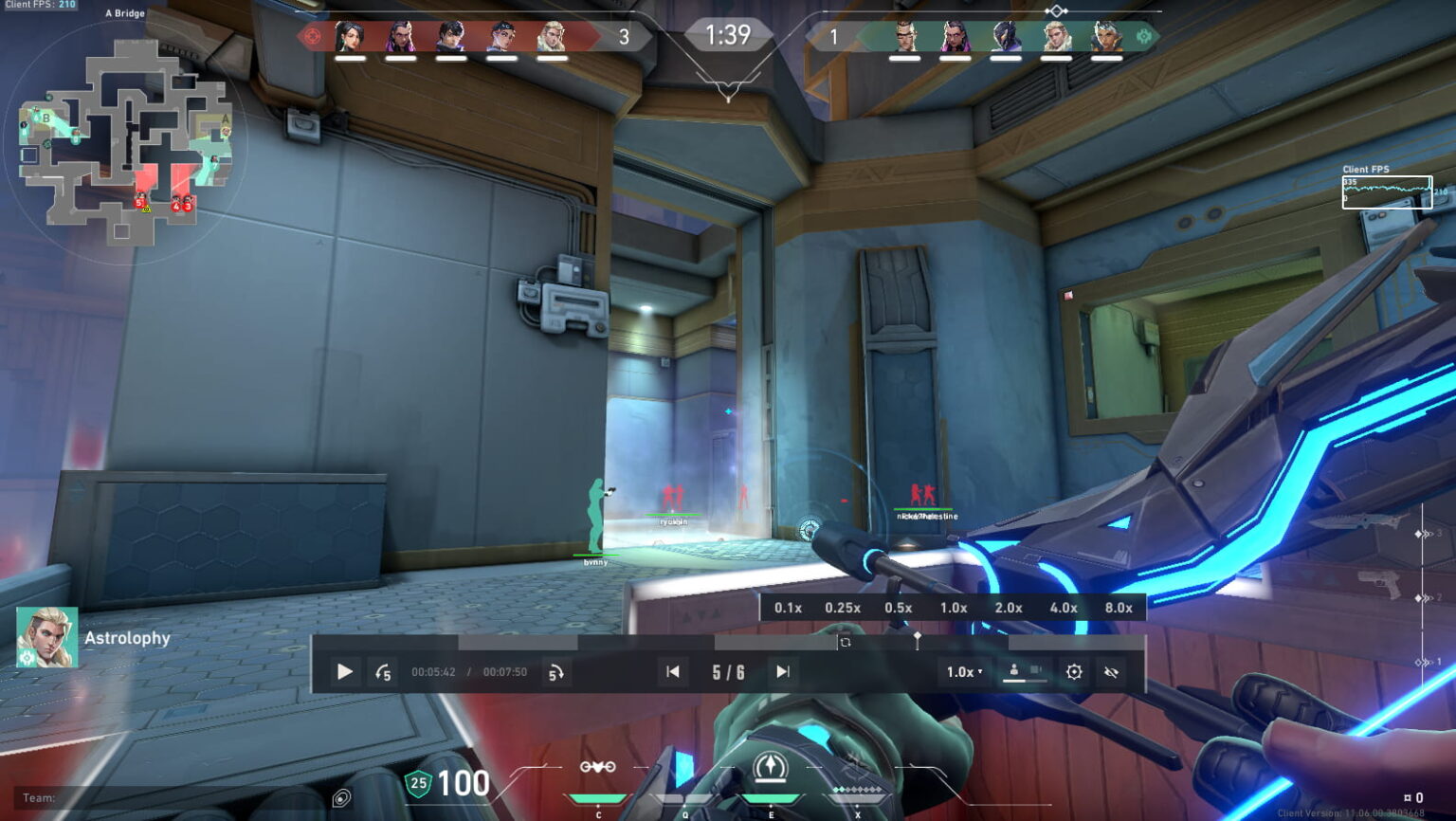Open replay settings with the gear icon

[x=1074, y=671]
